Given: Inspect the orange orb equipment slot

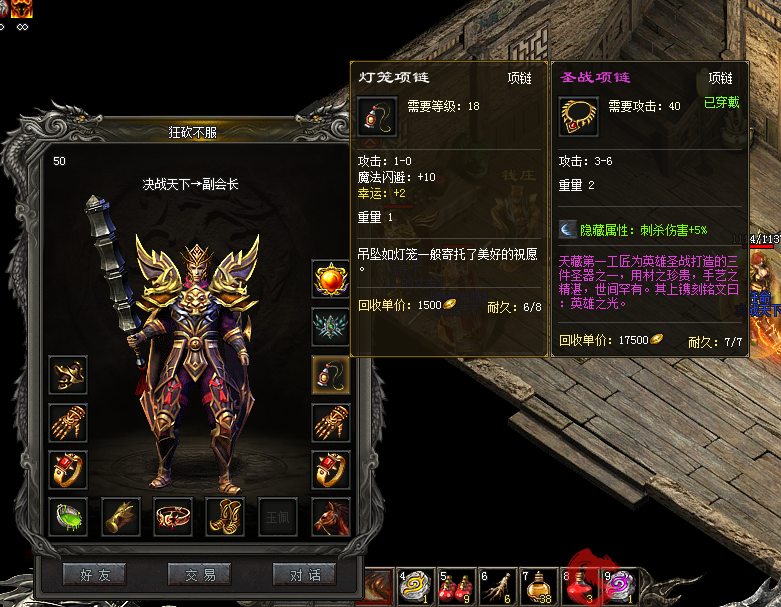Looking at the screenshot, I should click(x=330, y=279).
